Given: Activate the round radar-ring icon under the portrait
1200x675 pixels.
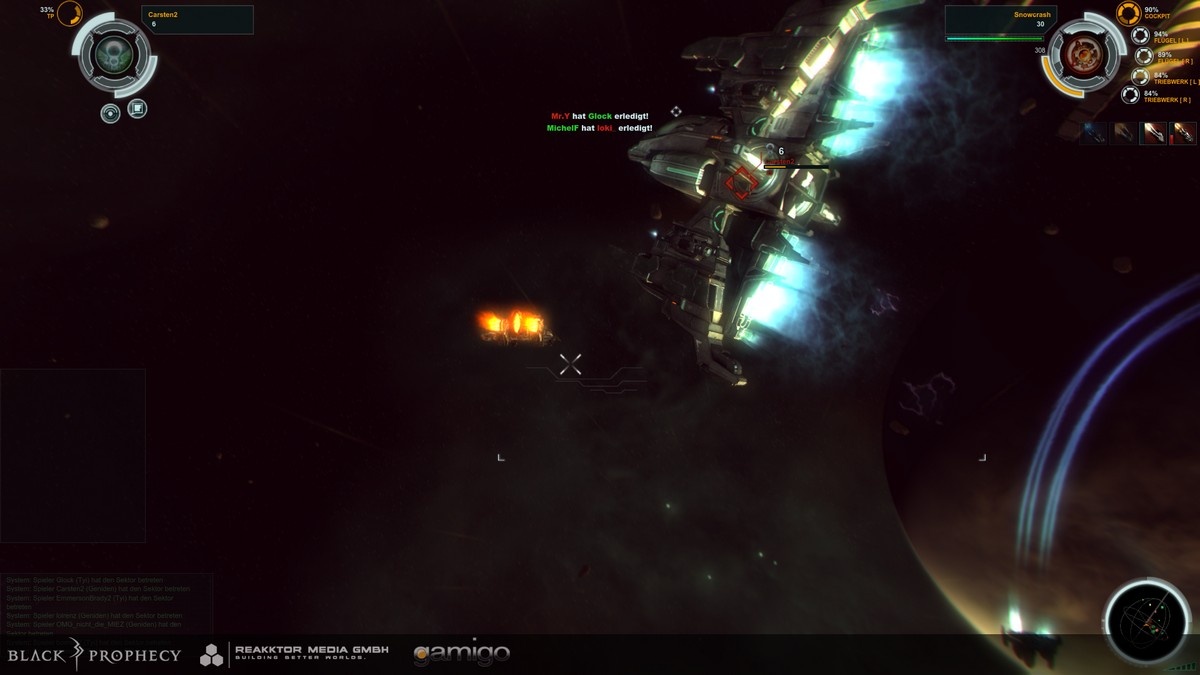Looking at the screenshot, I should (x=111, y=113).
